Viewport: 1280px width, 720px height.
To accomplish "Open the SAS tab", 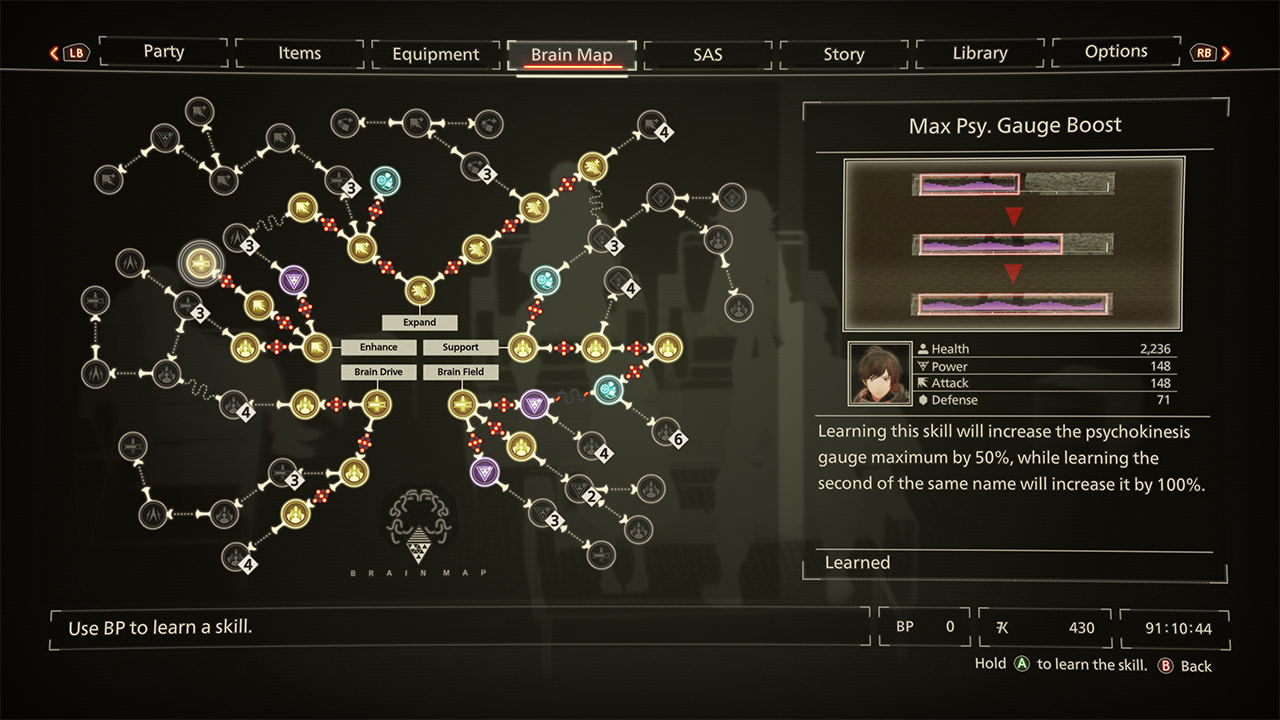I will pyautogui.click(x=707, y=54).
